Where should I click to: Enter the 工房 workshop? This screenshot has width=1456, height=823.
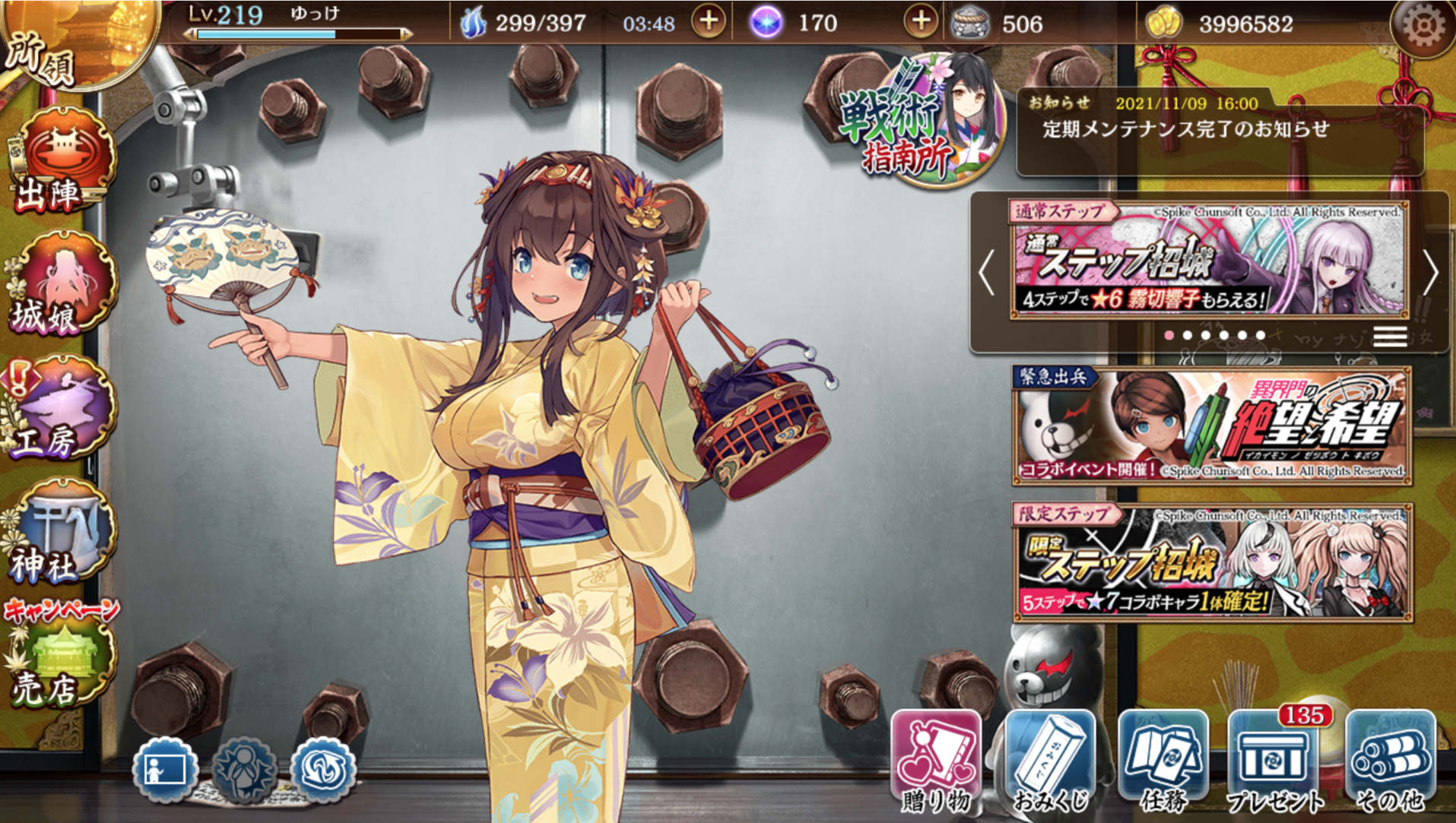[62, 409]
